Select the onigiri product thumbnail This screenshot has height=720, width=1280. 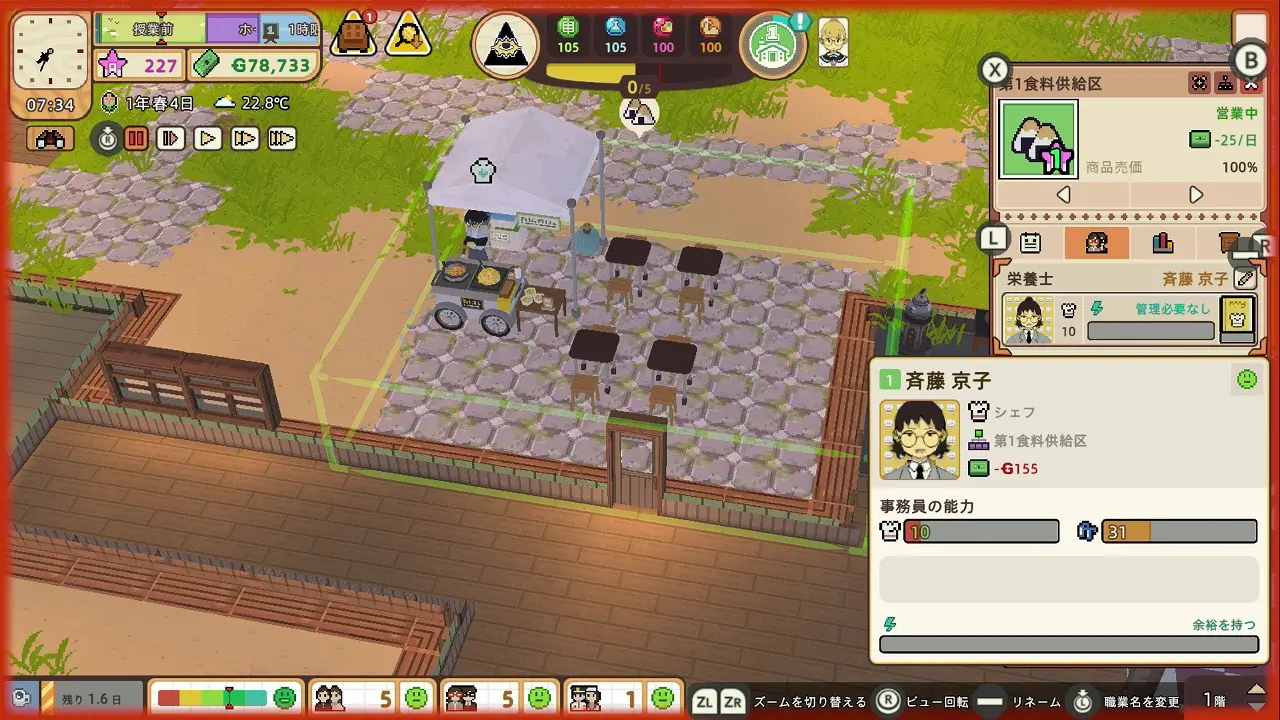click(1039, 140)
